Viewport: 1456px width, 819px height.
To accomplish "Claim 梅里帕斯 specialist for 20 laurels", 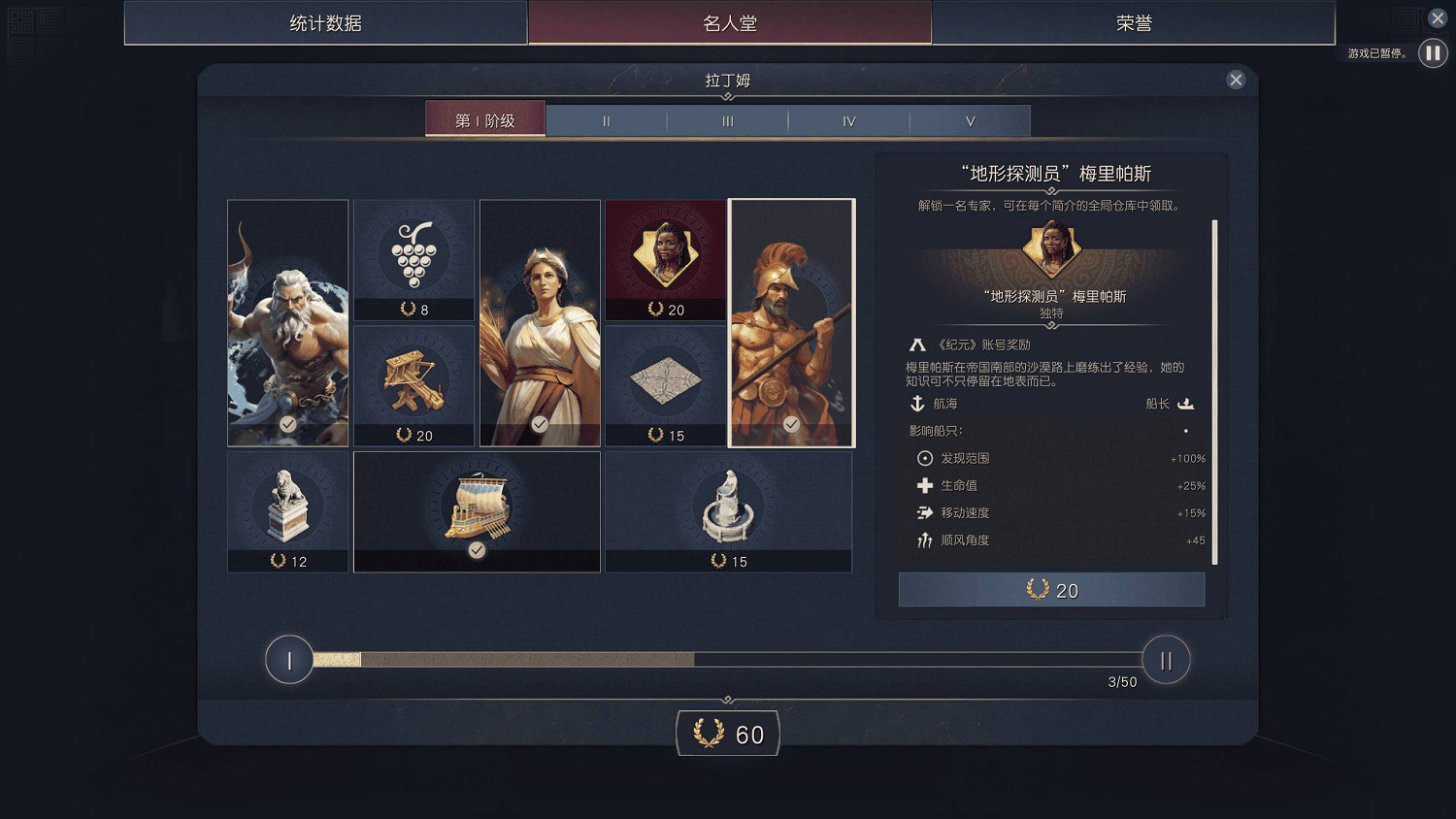I will pos(1051,589).
